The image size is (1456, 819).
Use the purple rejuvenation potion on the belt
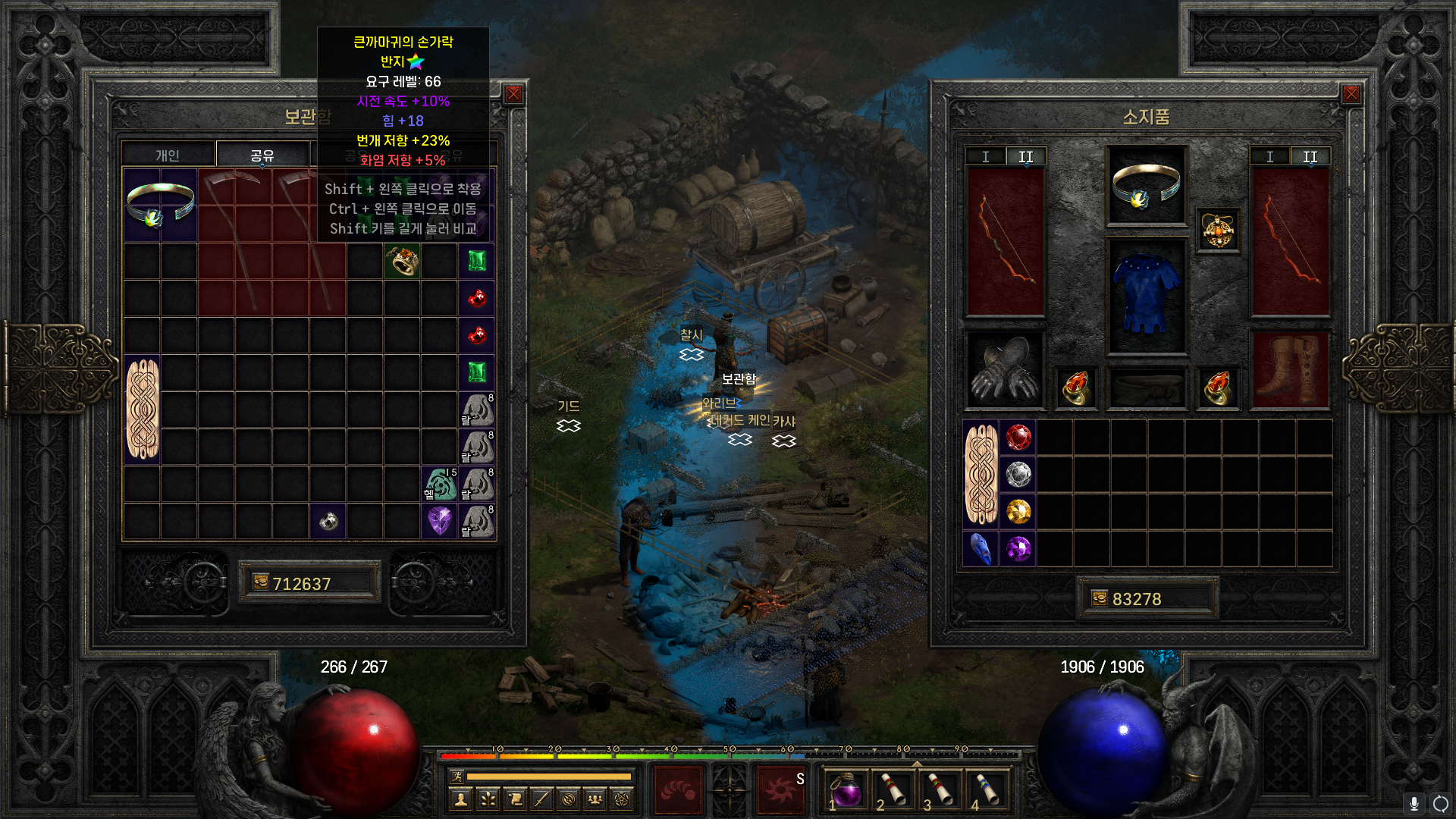[847, 790]
